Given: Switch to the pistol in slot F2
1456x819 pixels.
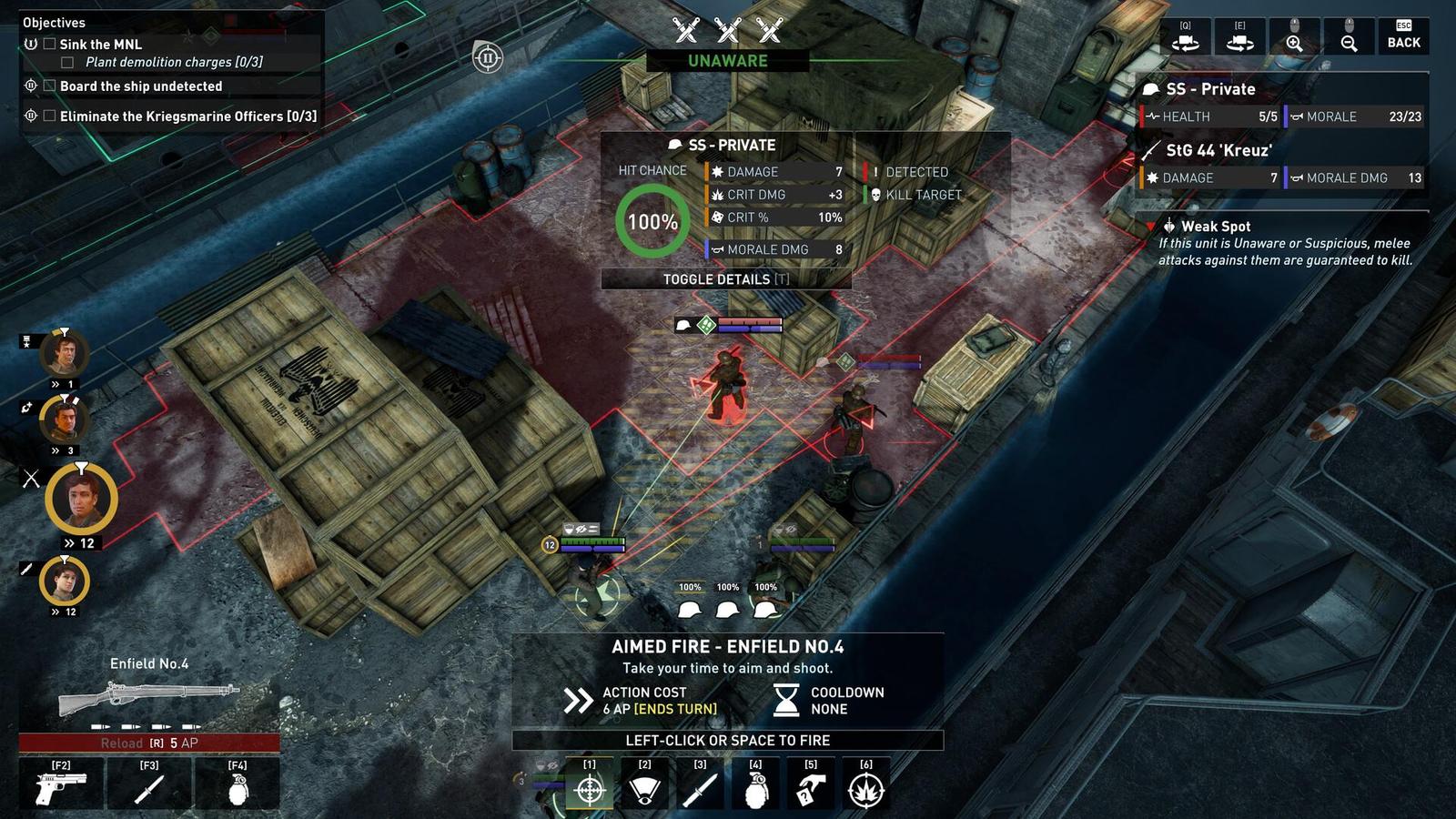Looking at the screenshot, I should [x=60, y=784].
